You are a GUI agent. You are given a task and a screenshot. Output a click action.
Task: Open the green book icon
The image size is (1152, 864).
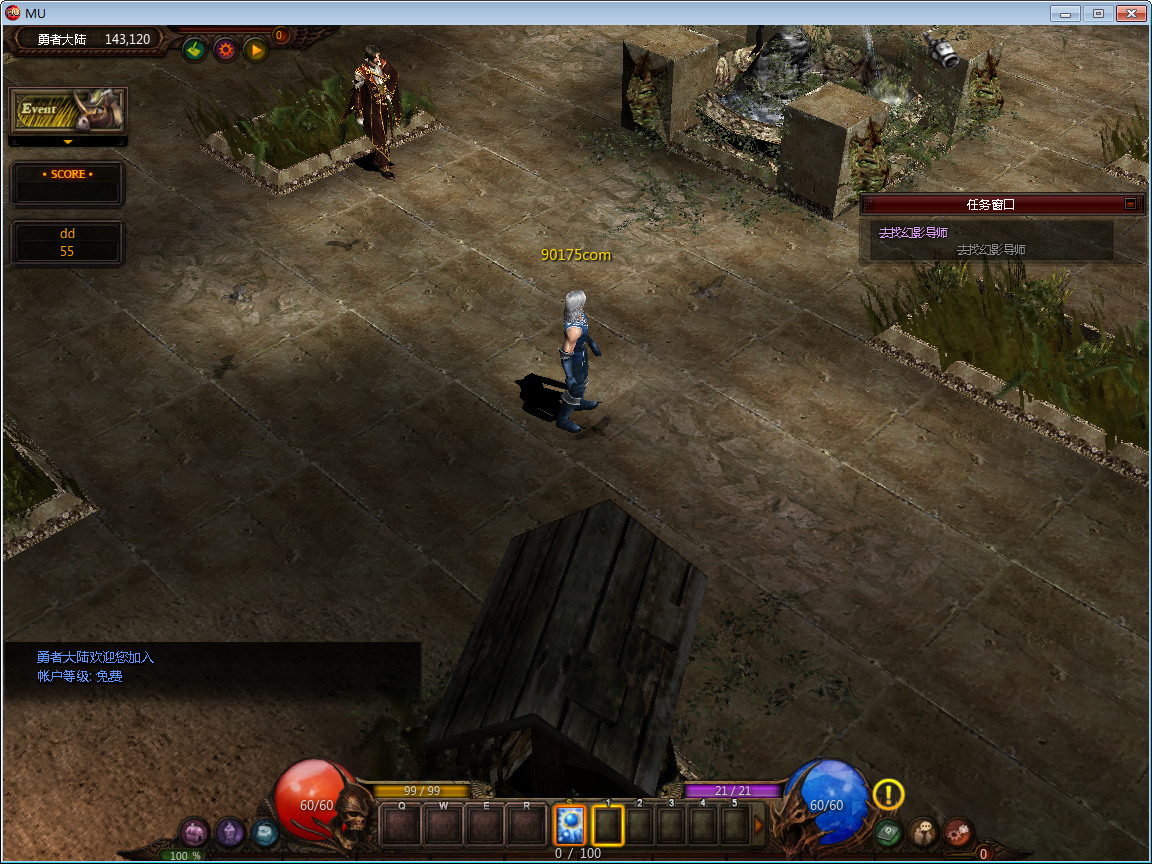887,832
